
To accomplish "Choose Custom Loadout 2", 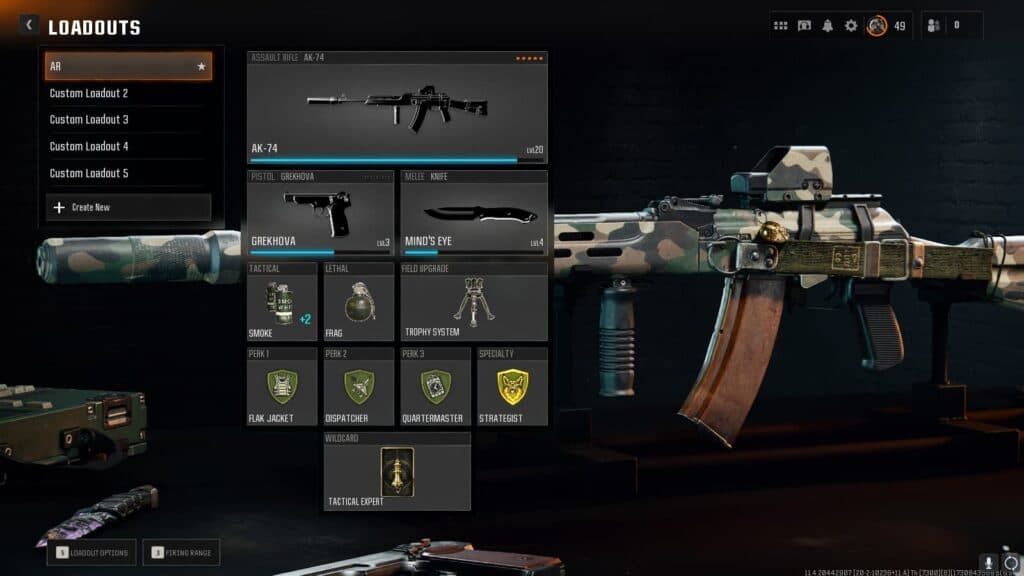I will point(128,93).
